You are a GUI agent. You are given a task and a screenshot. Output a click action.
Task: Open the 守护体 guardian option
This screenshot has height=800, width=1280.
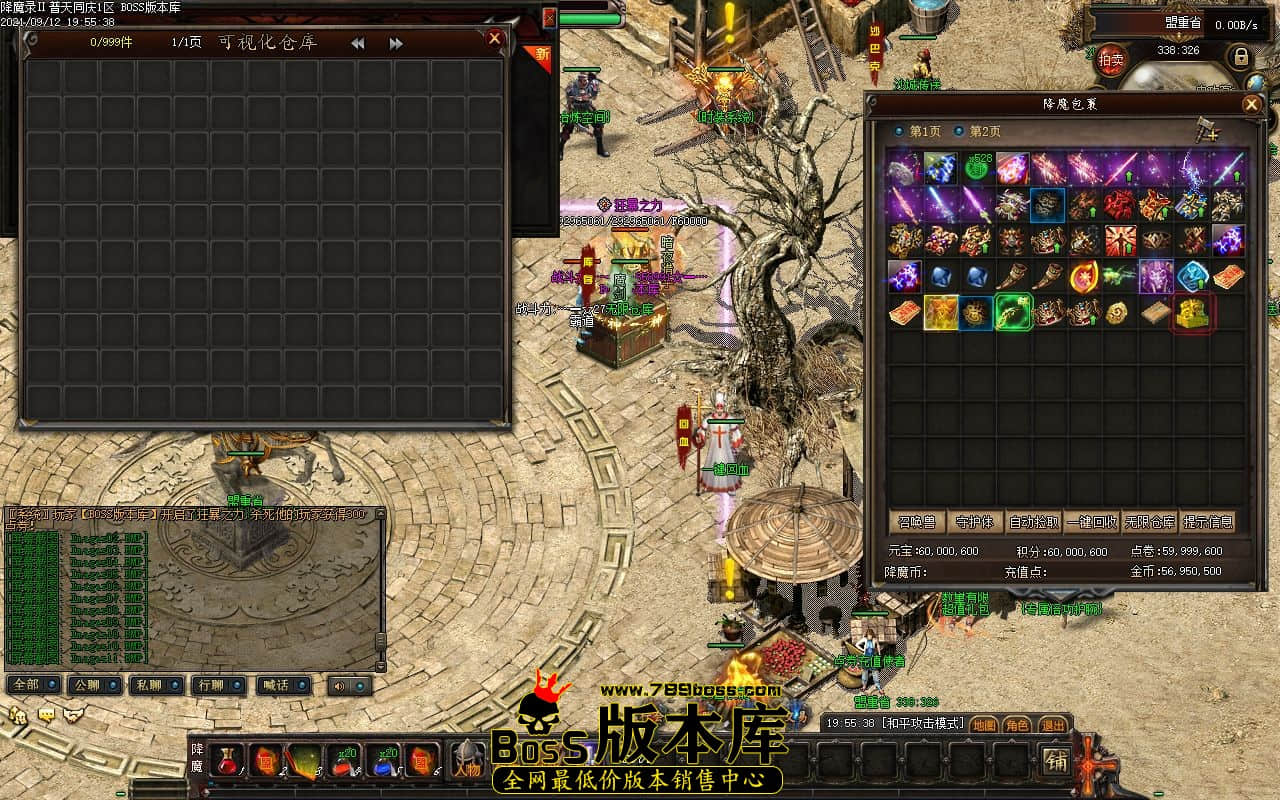(975, 522)
